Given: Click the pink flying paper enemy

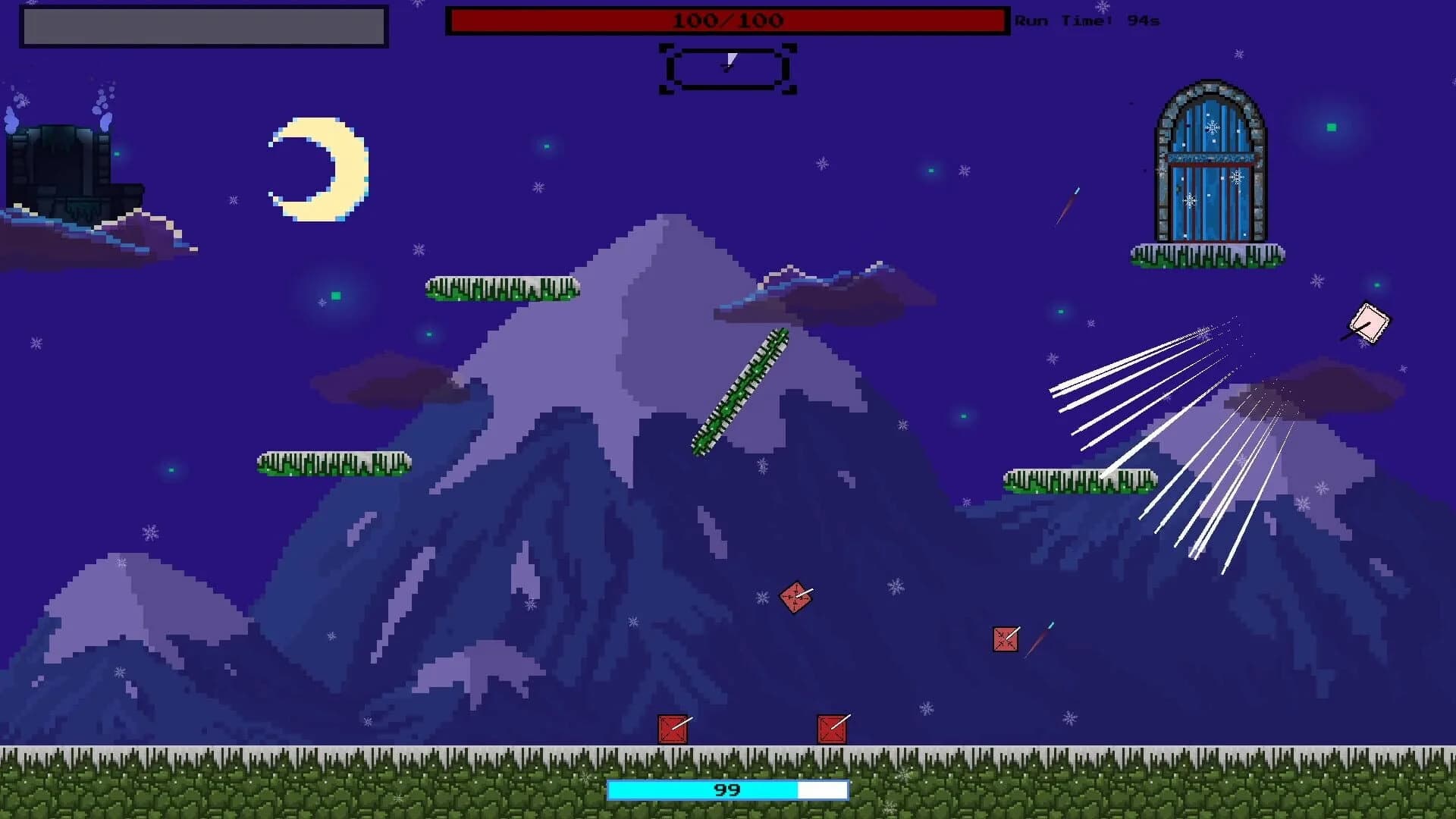Looking at the screenshot, I should (1369, 325).
